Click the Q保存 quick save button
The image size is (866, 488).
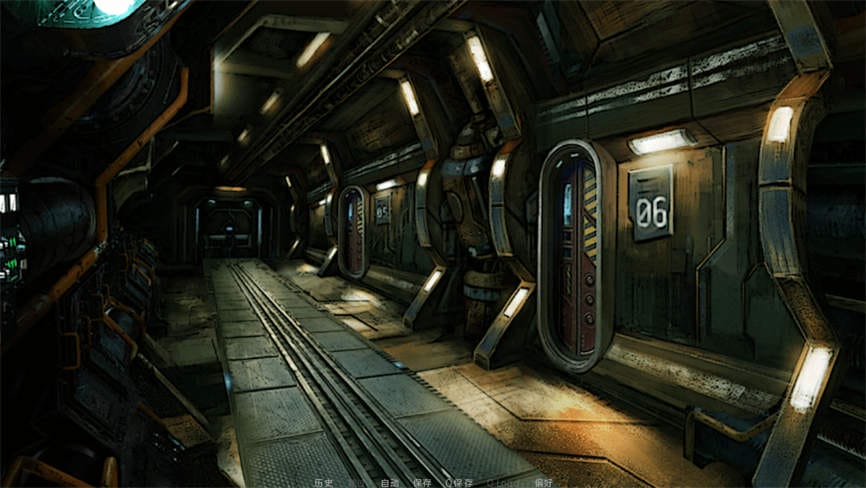[x=460, y=482]
